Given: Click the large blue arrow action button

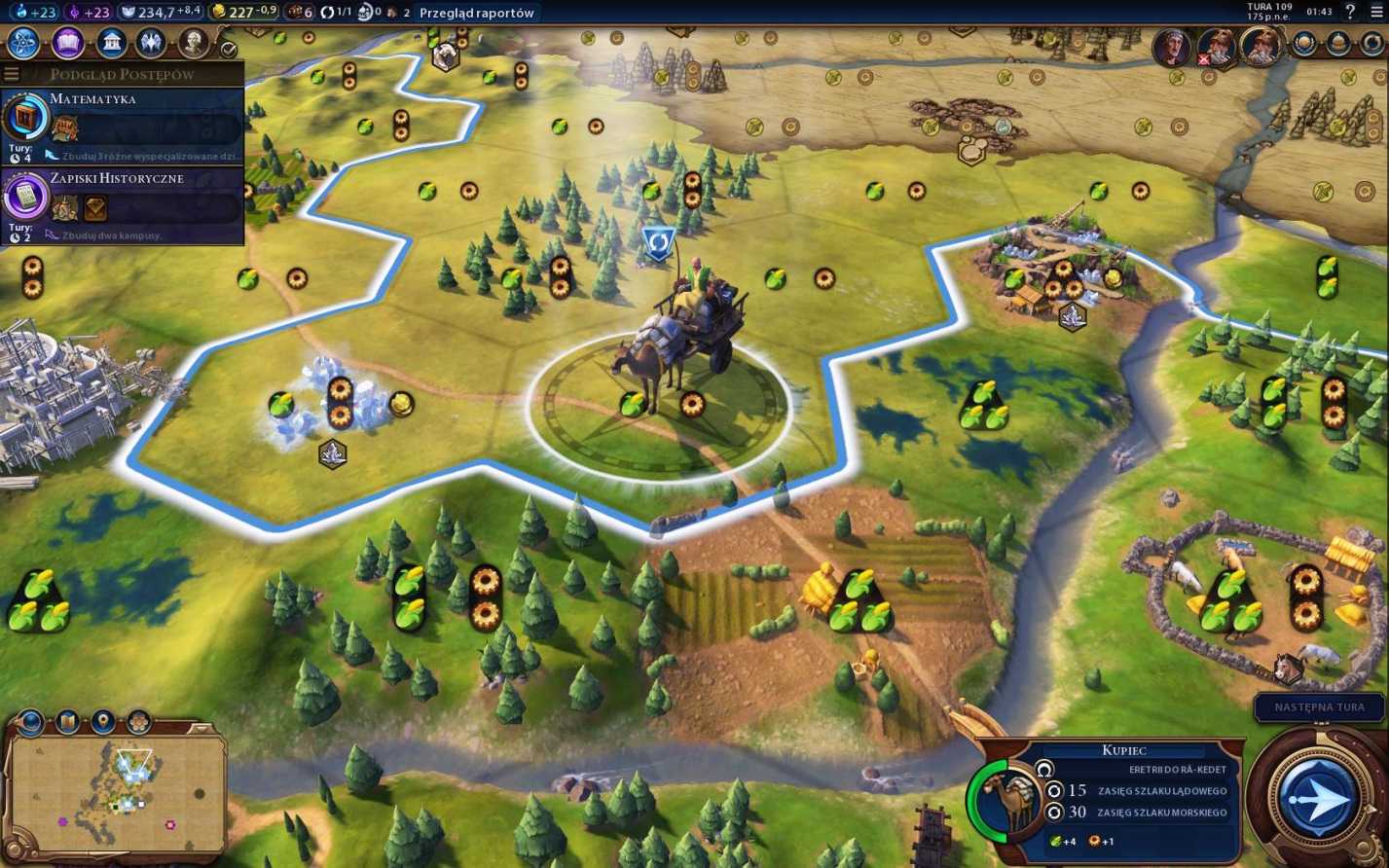Looking at the screenshot, I should 1318,797.
